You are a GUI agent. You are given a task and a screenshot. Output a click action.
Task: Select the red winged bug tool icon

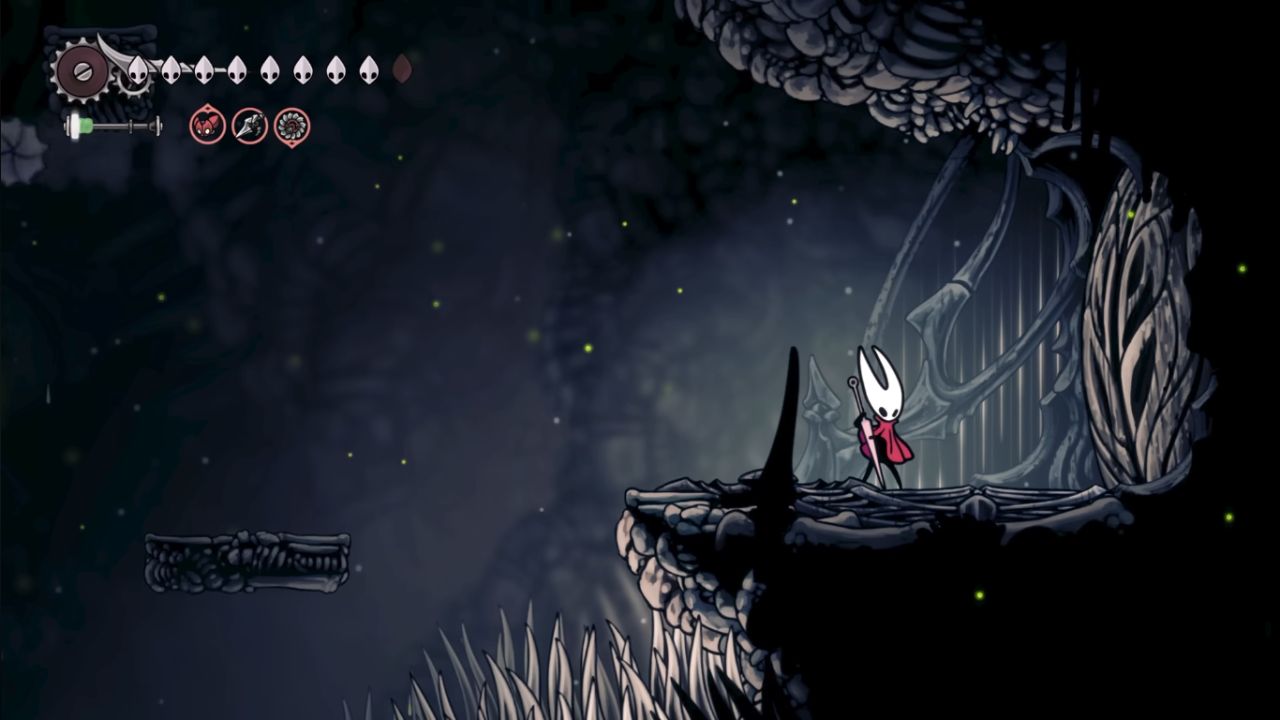pyautogui.click(x=207, y=126)
